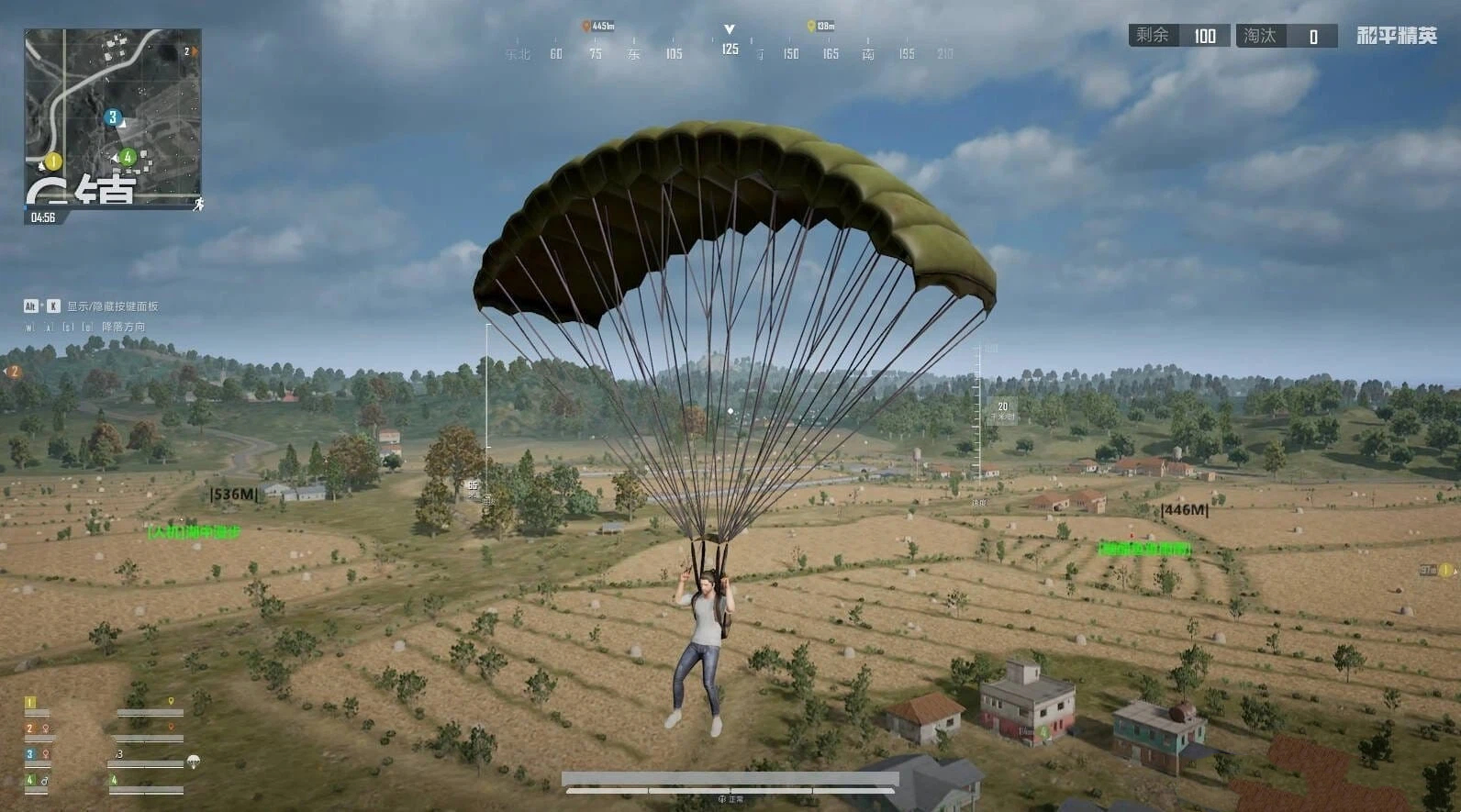Image resolution: width=1461 pixels, height=812 pixels.
Task: Select the yellow number 1 teammate badge
Action: tap(29, 703)
